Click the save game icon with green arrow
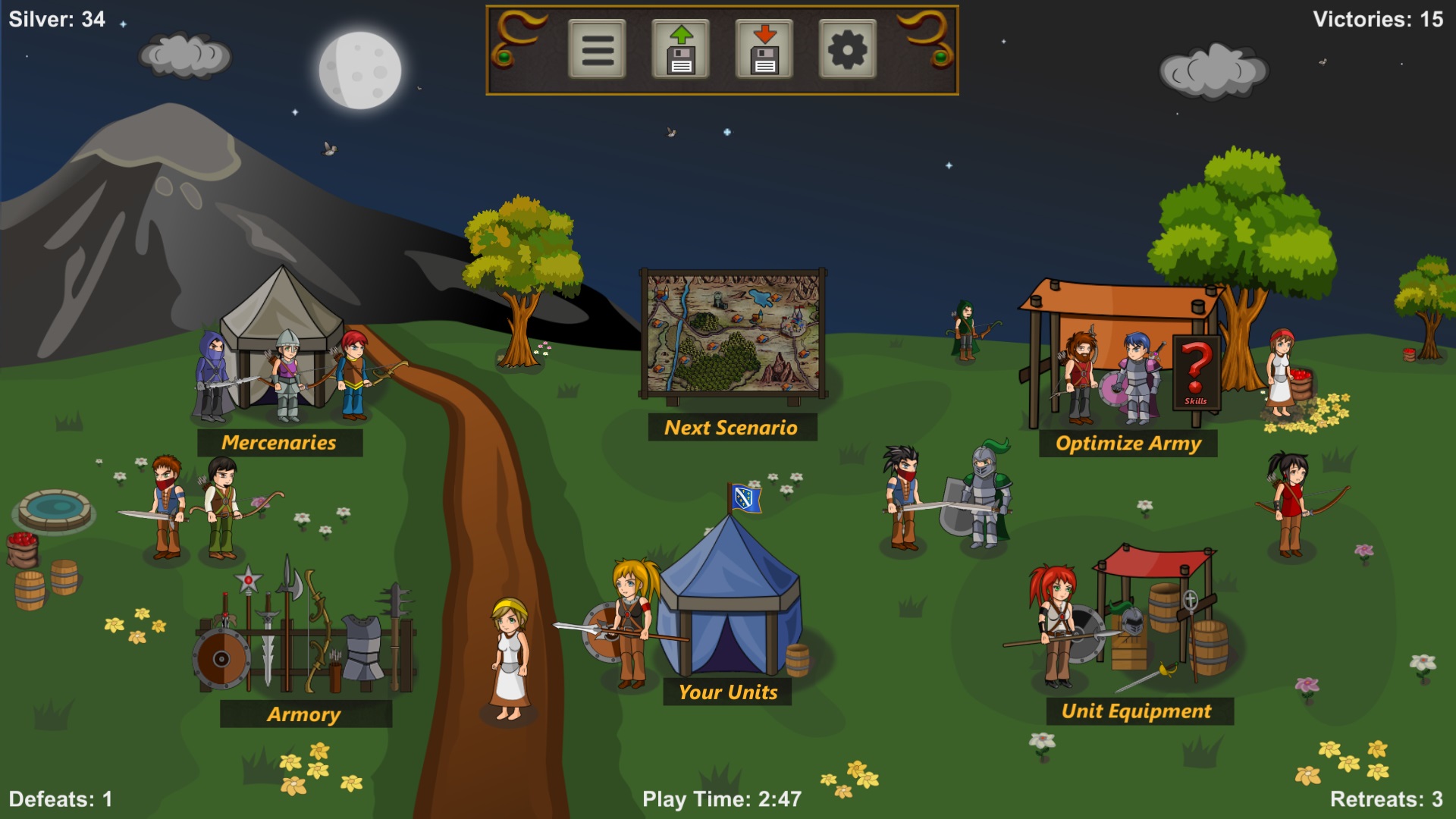1456x819 pixels. [x=681, y=51]
